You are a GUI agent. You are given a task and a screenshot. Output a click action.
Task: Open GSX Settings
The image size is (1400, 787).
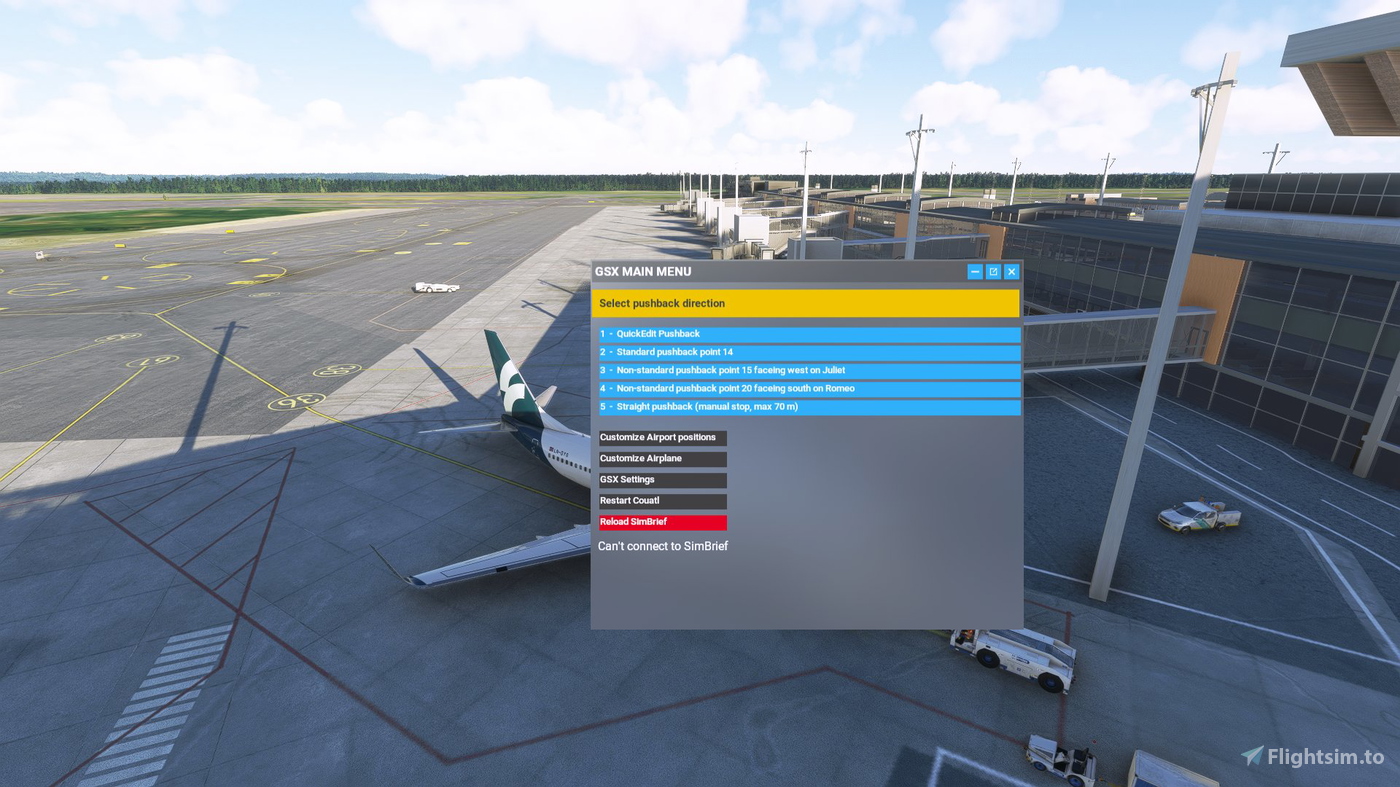point(662,479)
